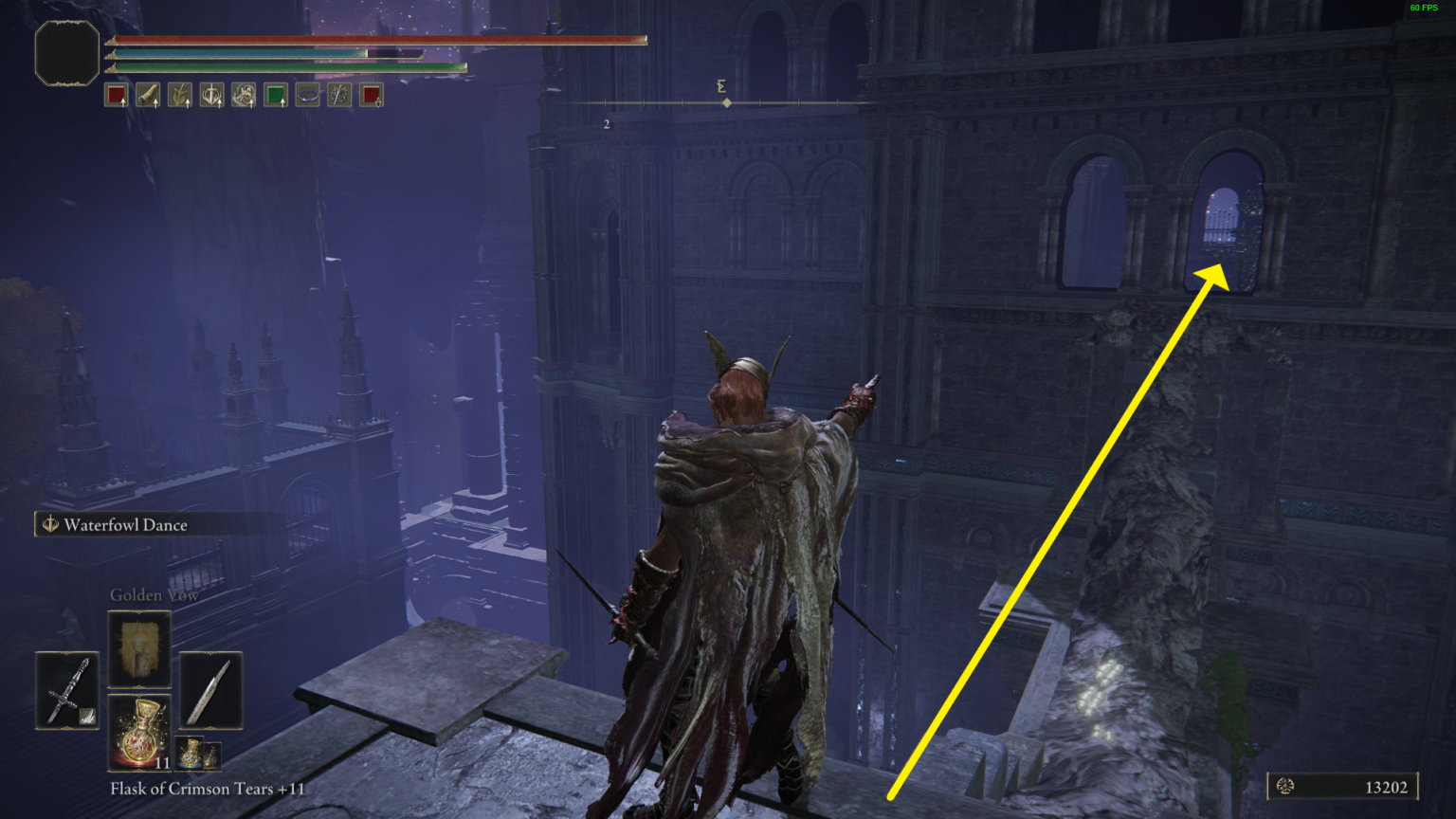Select the left-hand sword equipment icon
The image size is (1456, 819).
point(67,689)
